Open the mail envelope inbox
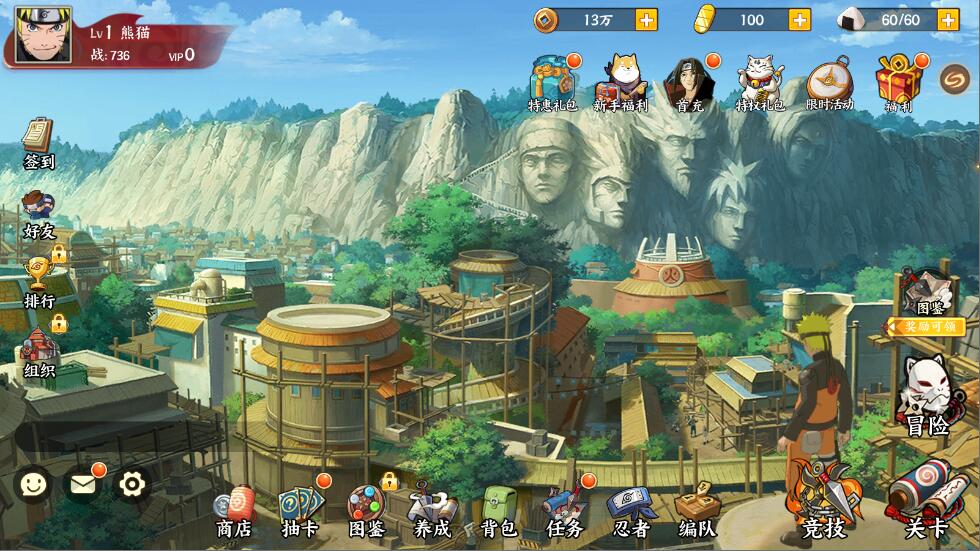 (82, 485)
